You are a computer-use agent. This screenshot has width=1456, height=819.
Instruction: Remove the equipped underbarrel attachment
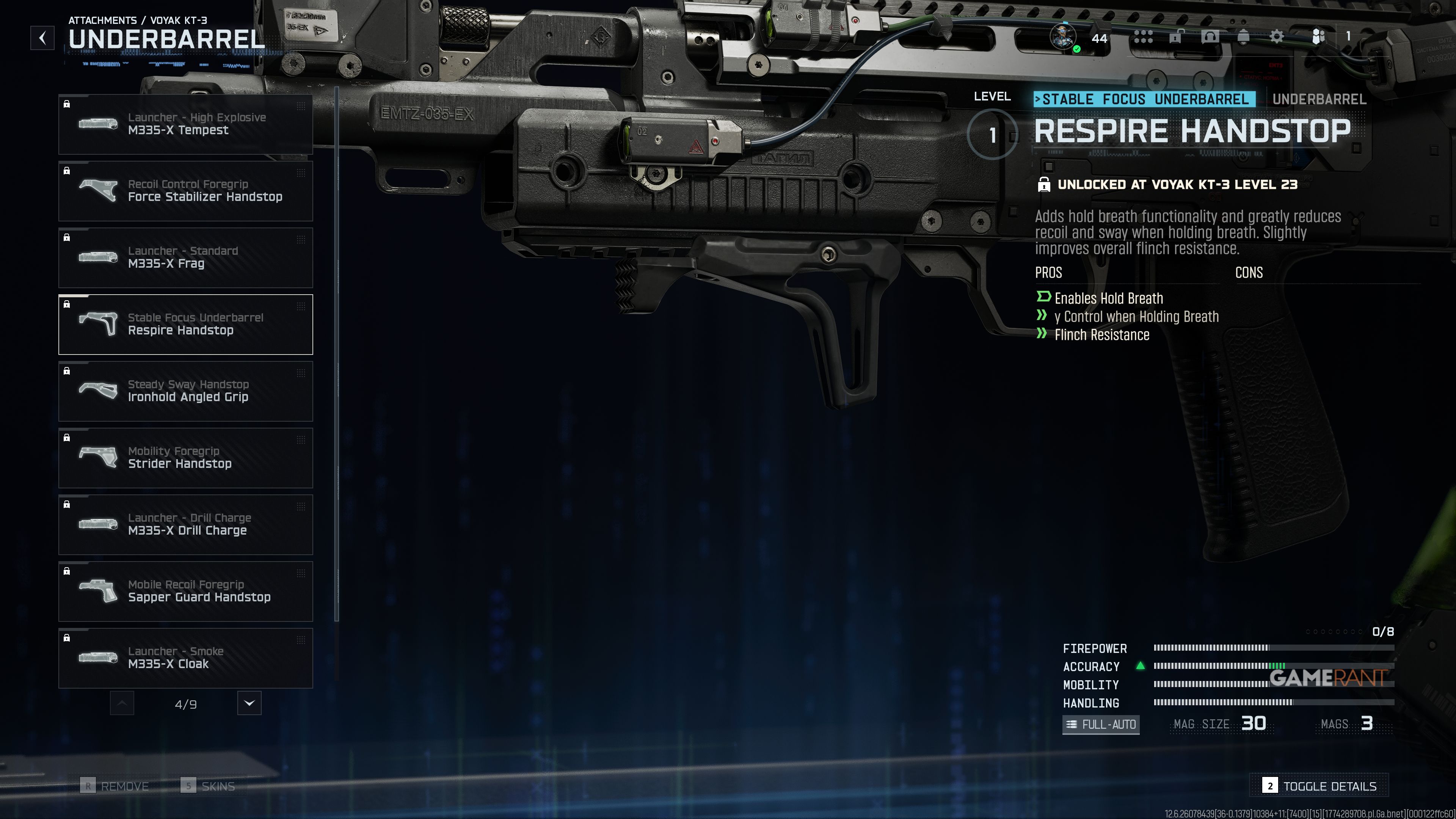coord(115,786)
